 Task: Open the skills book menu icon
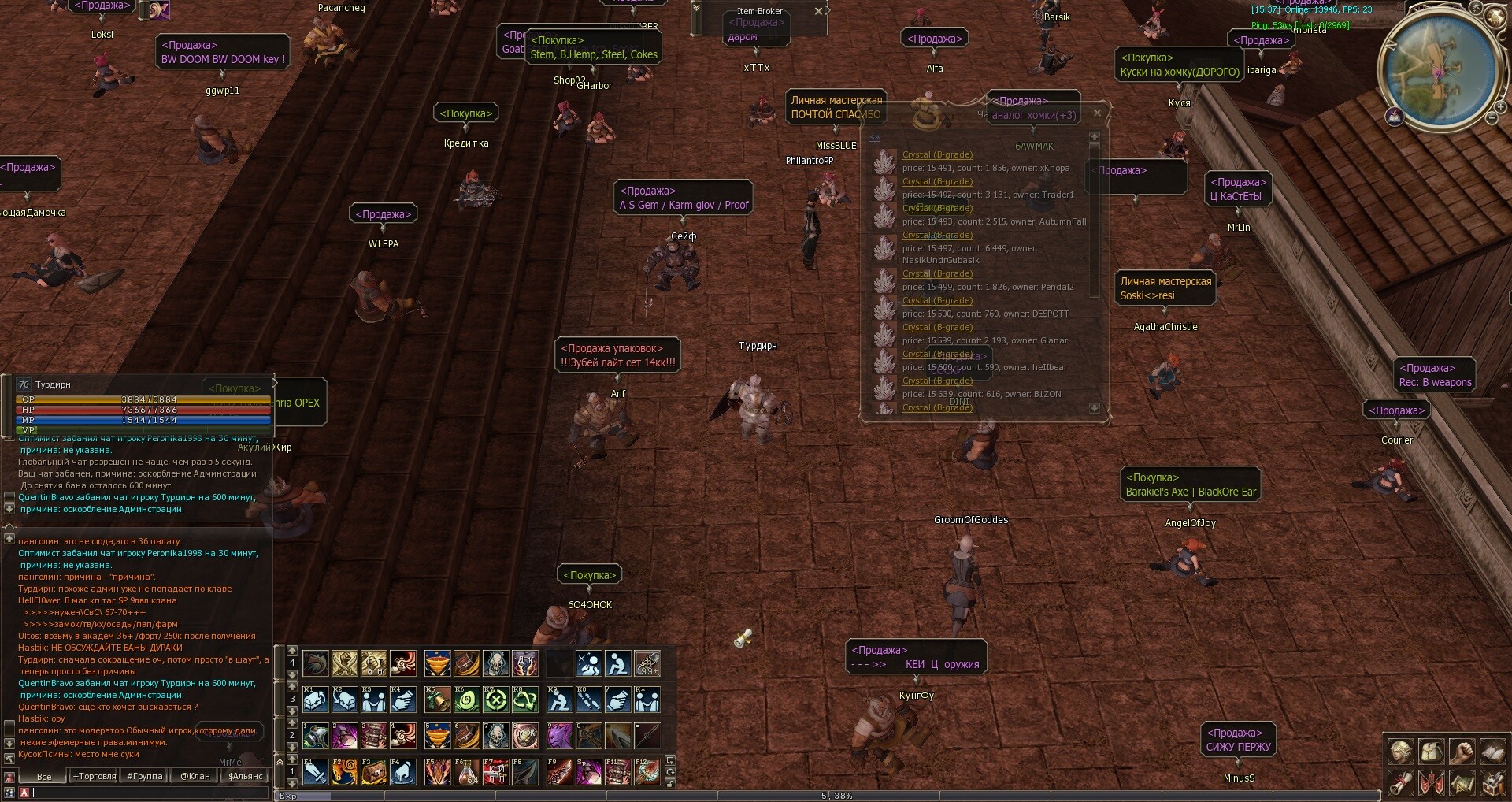(x=1492, y=752)
